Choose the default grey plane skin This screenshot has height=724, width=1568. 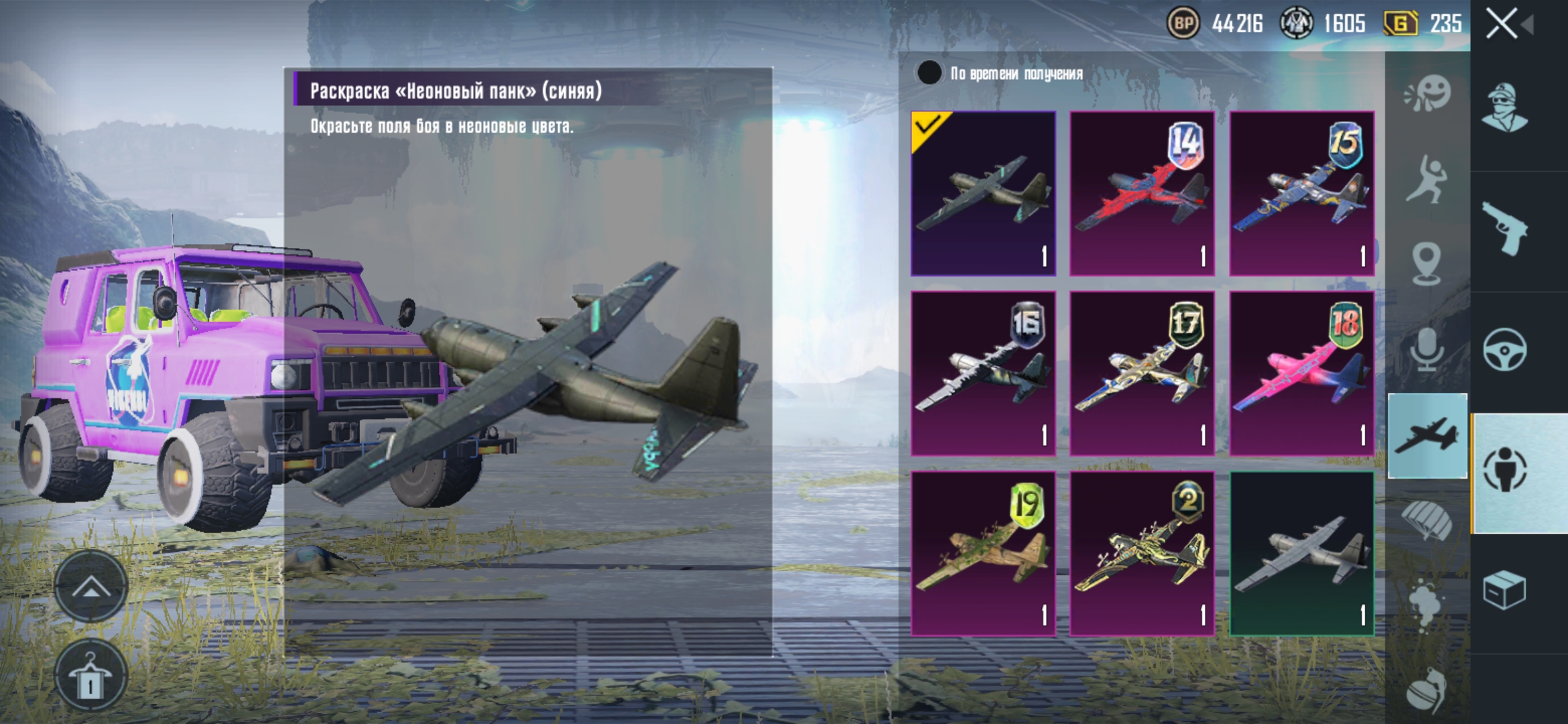point(1301,554)
